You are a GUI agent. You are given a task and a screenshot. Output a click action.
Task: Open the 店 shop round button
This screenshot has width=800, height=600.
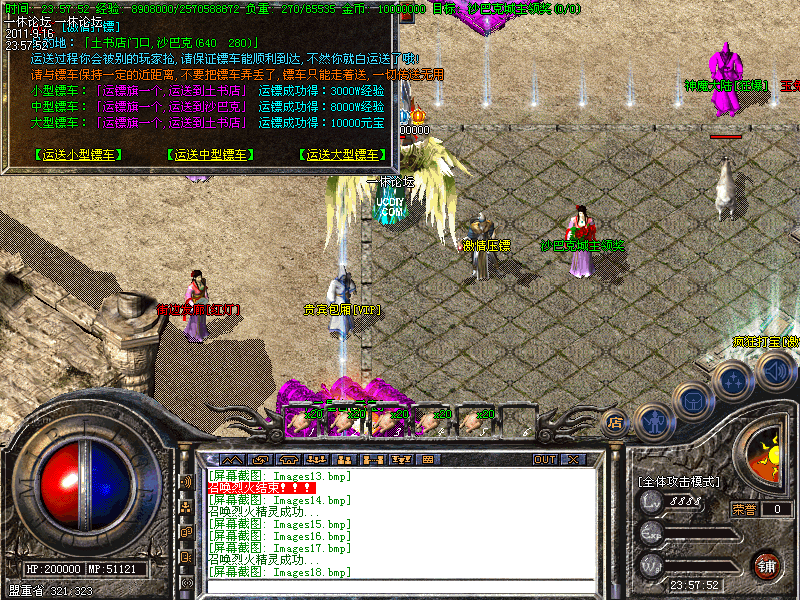(x=616, y=423)
